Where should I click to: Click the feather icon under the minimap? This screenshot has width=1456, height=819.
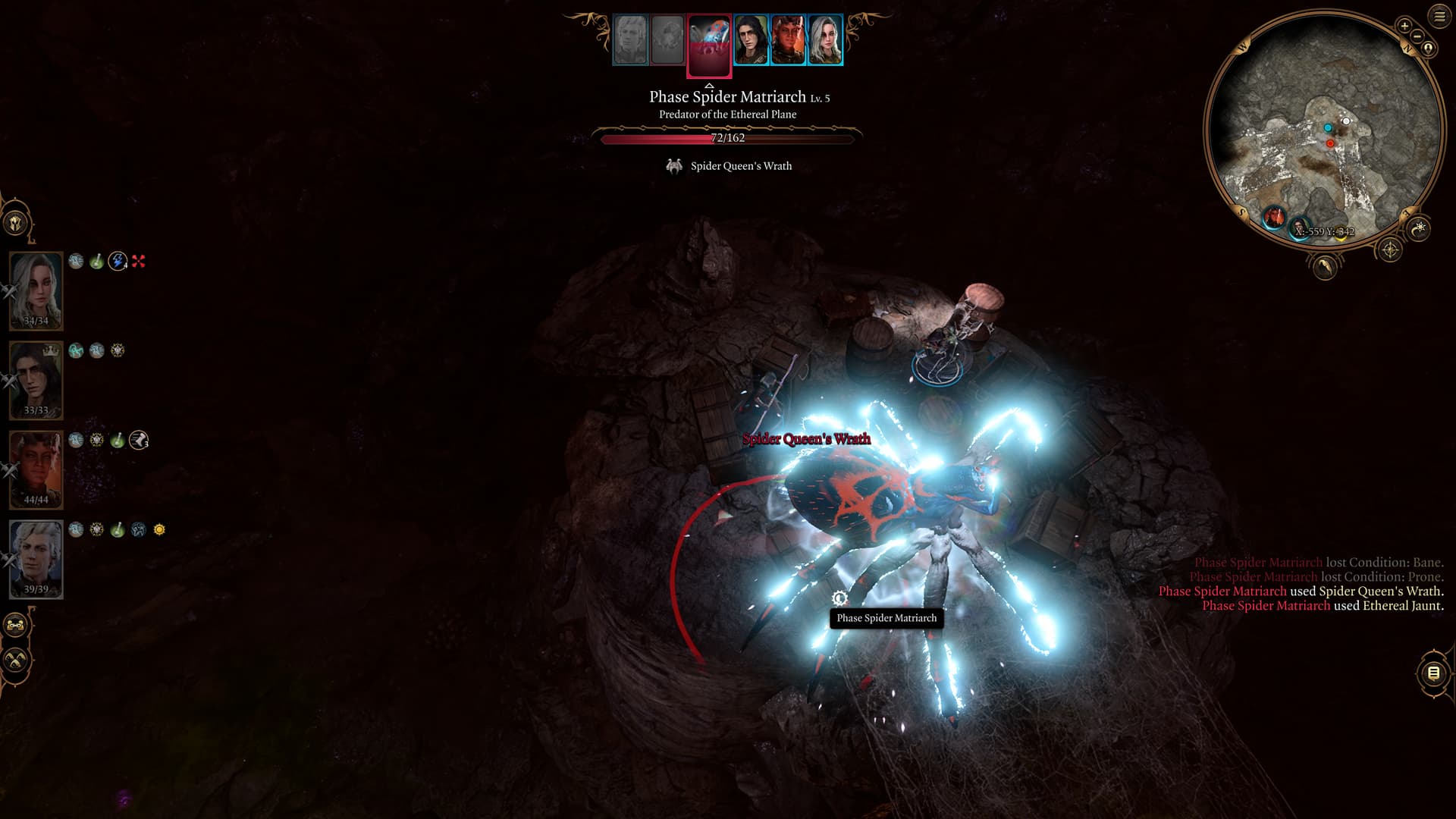tap(1324, 266)
